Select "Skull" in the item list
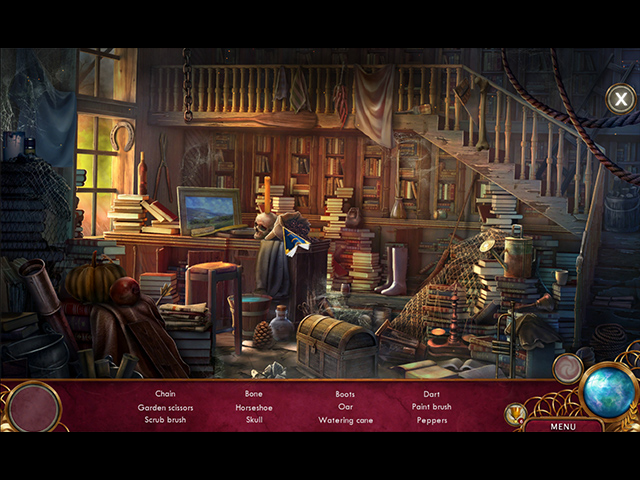The width and height of the screenshot is (640, 480). (254, 420)
